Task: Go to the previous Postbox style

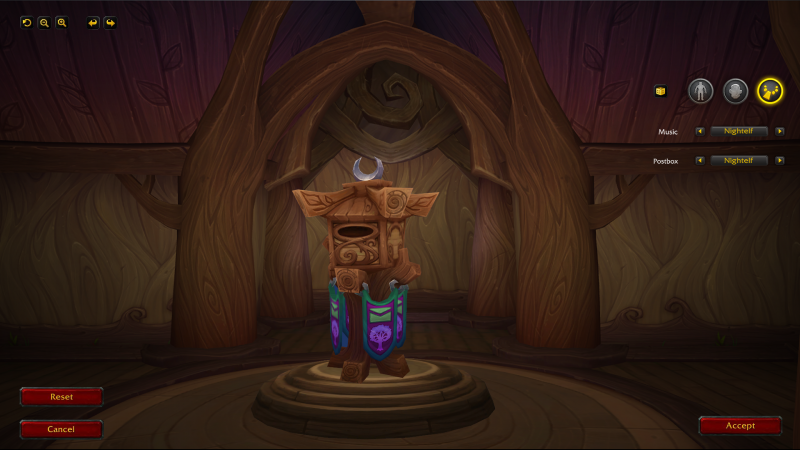Action: tap(700, 160)
